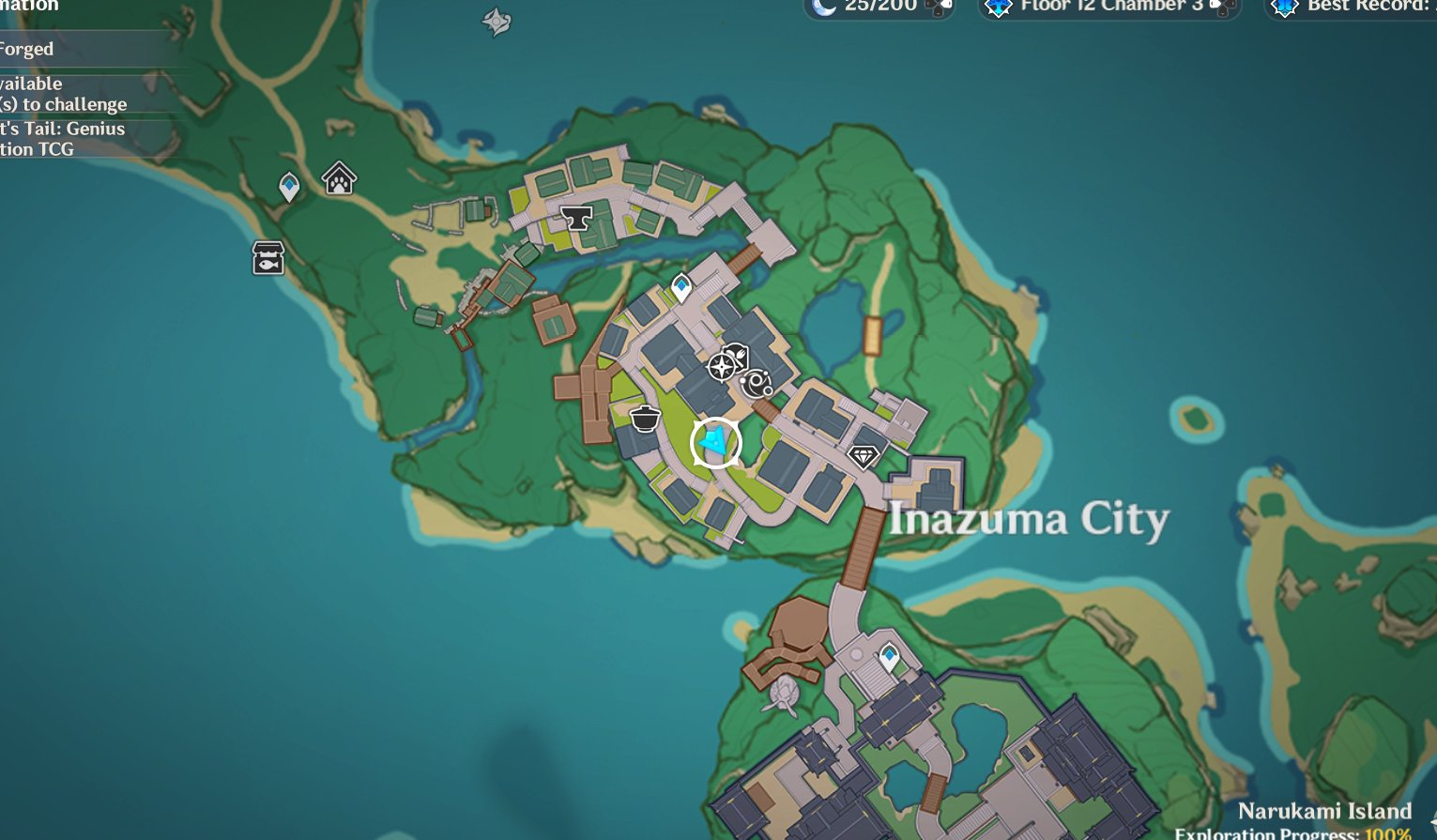Image resolution: width=1437 pixels, height=840 pixels.
Task: Click the souvenir shop gem icon
Action: pos(863,457)
